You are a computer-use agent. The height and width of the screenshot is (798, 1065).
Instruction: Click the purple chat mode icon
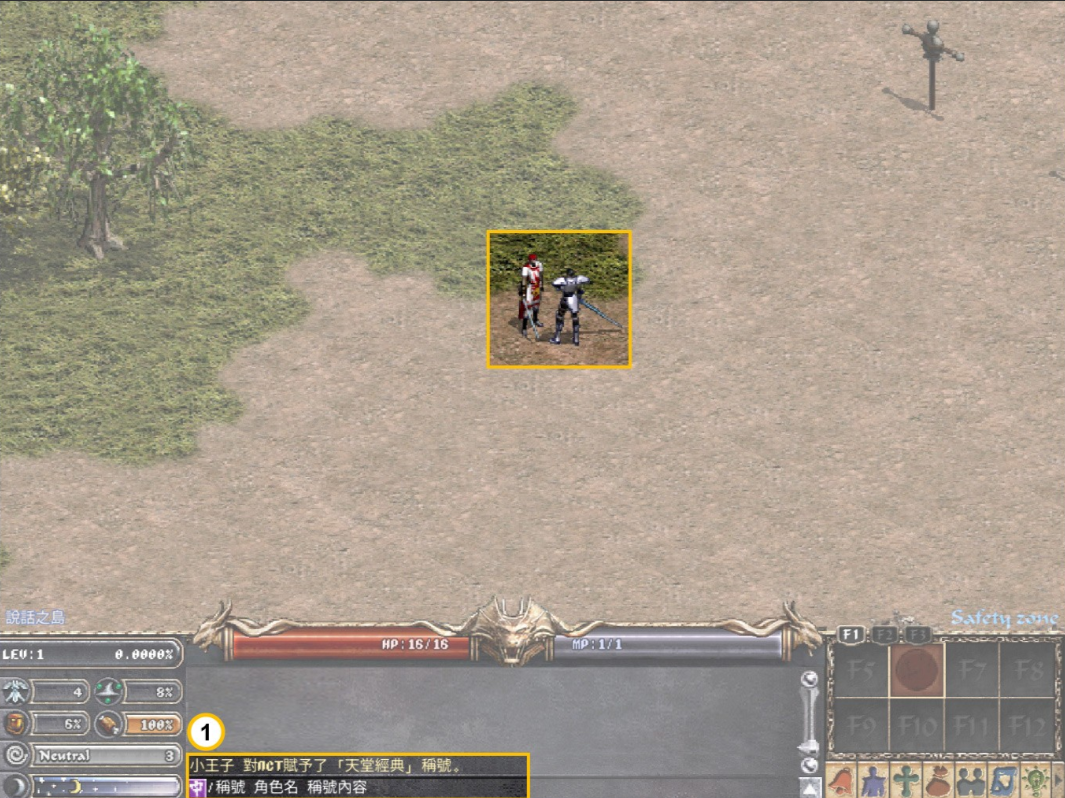197,788
